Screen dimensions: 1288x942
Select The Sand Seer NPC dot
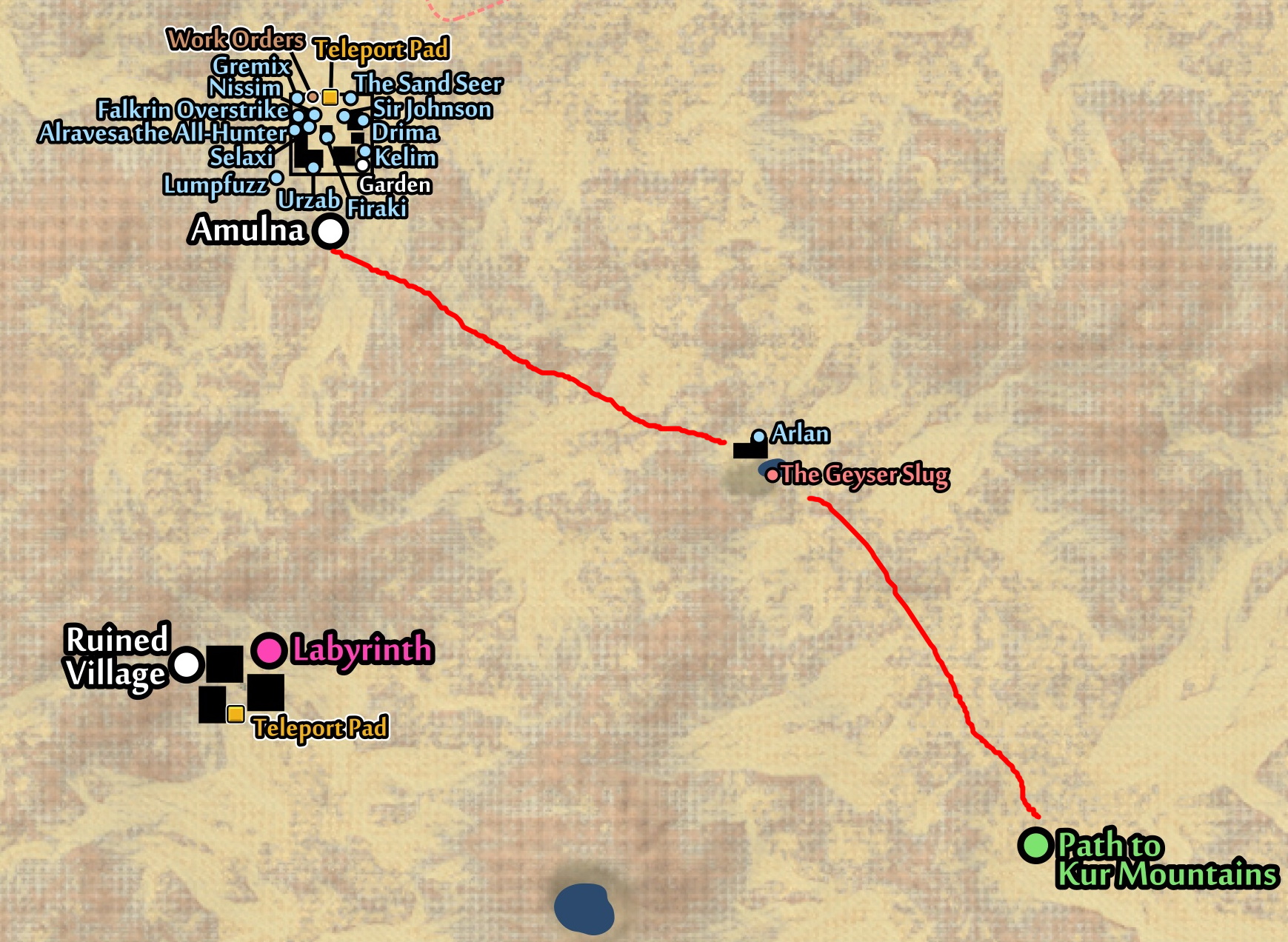point(350,98)
